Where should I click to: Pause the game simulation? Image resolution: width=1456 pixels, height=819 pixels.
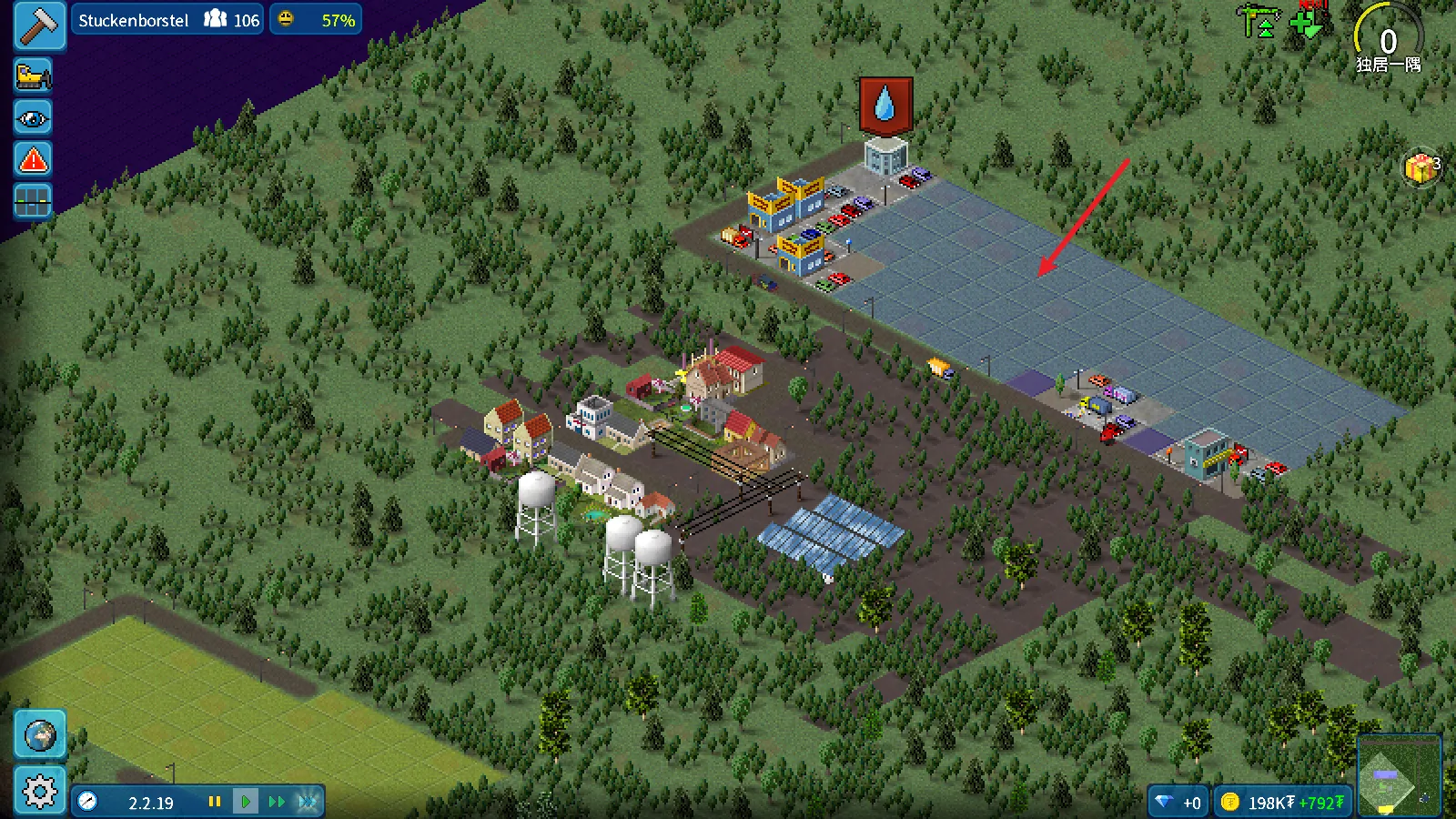(x=215, y=802)
